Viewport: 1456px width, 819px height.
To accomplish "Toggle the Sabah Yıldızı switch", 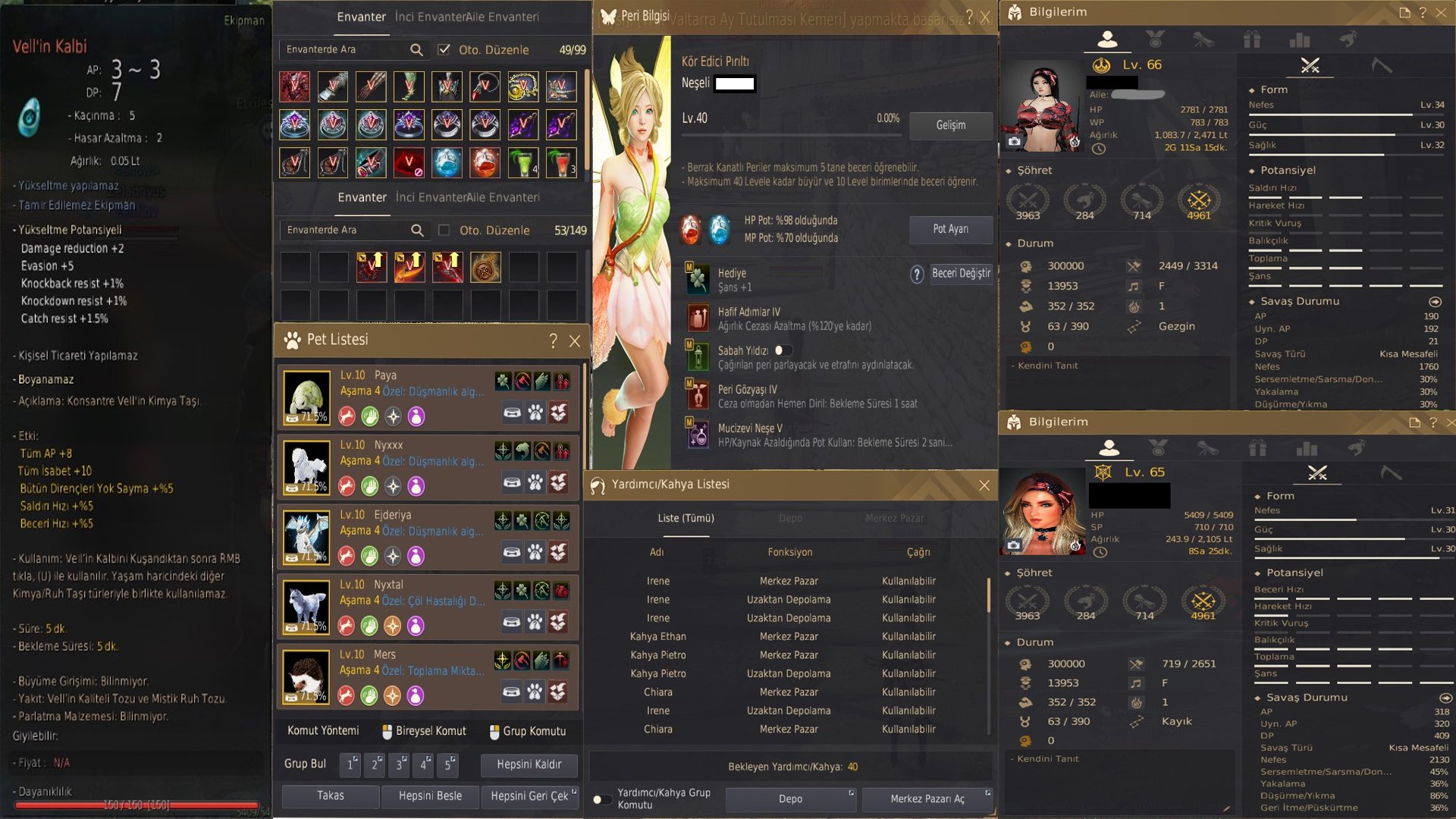I will [x=783, y=350].
